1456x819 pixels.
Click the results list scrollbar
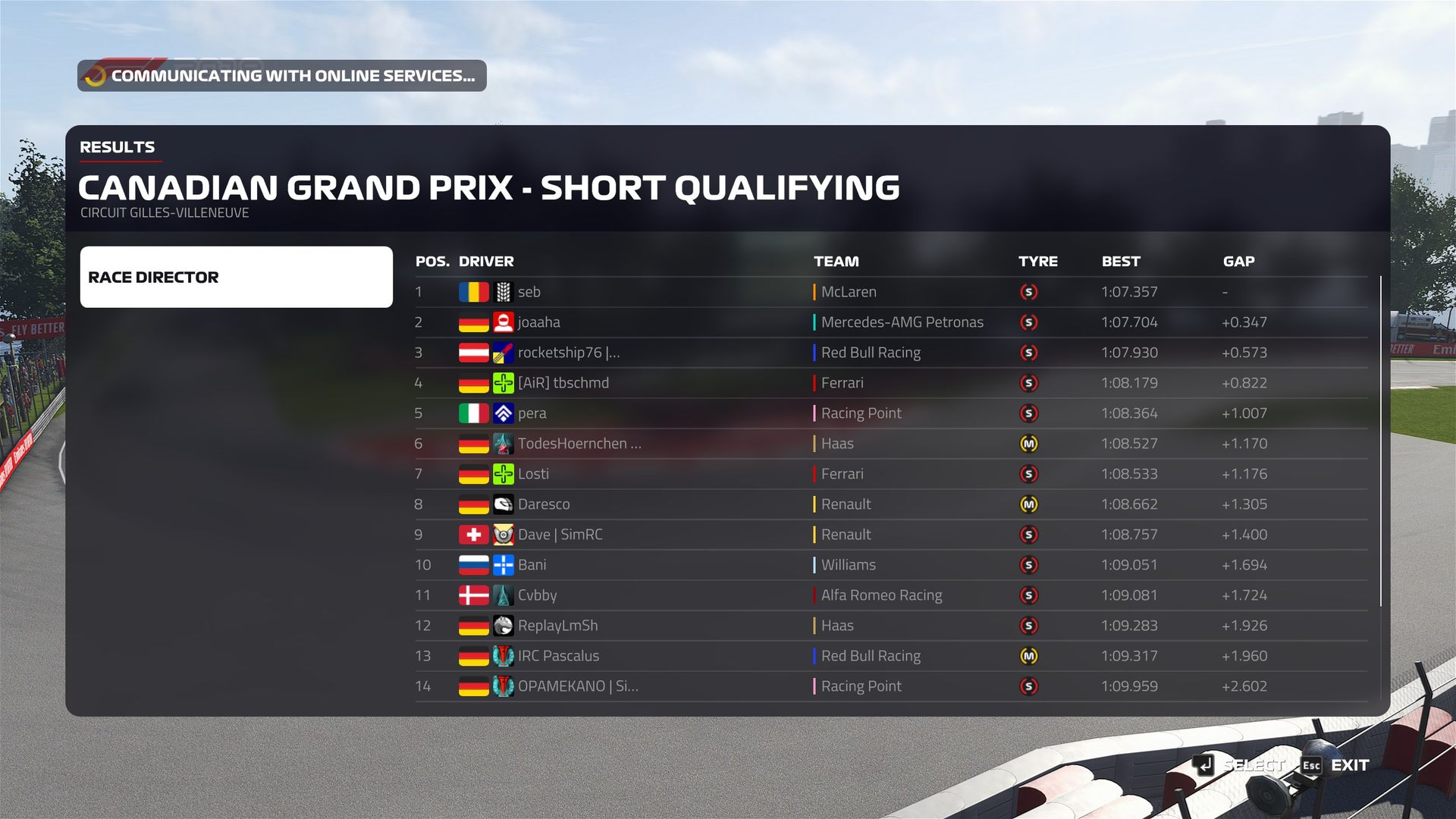(1381, 441)
